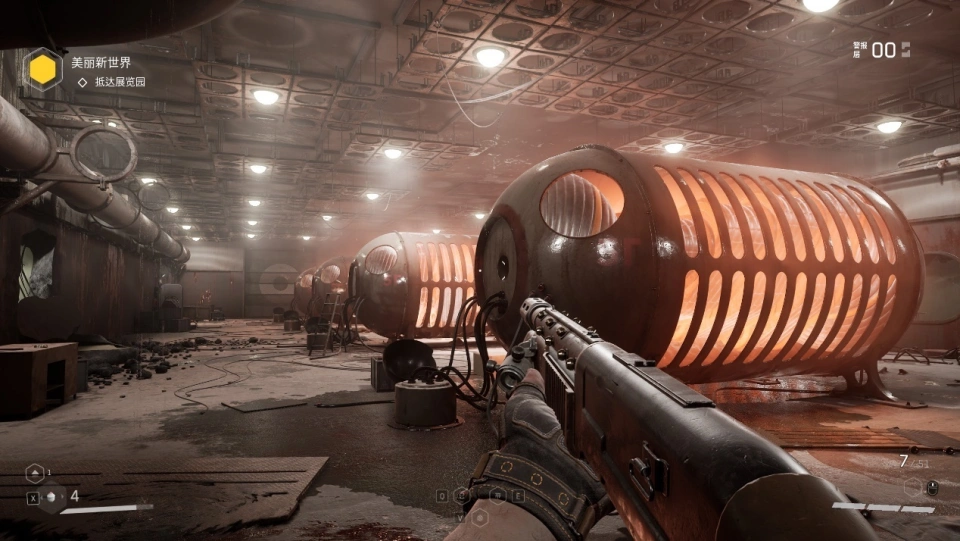Click the hexagon icon with upward arrow
960x541 pixels.
[35, 473]
